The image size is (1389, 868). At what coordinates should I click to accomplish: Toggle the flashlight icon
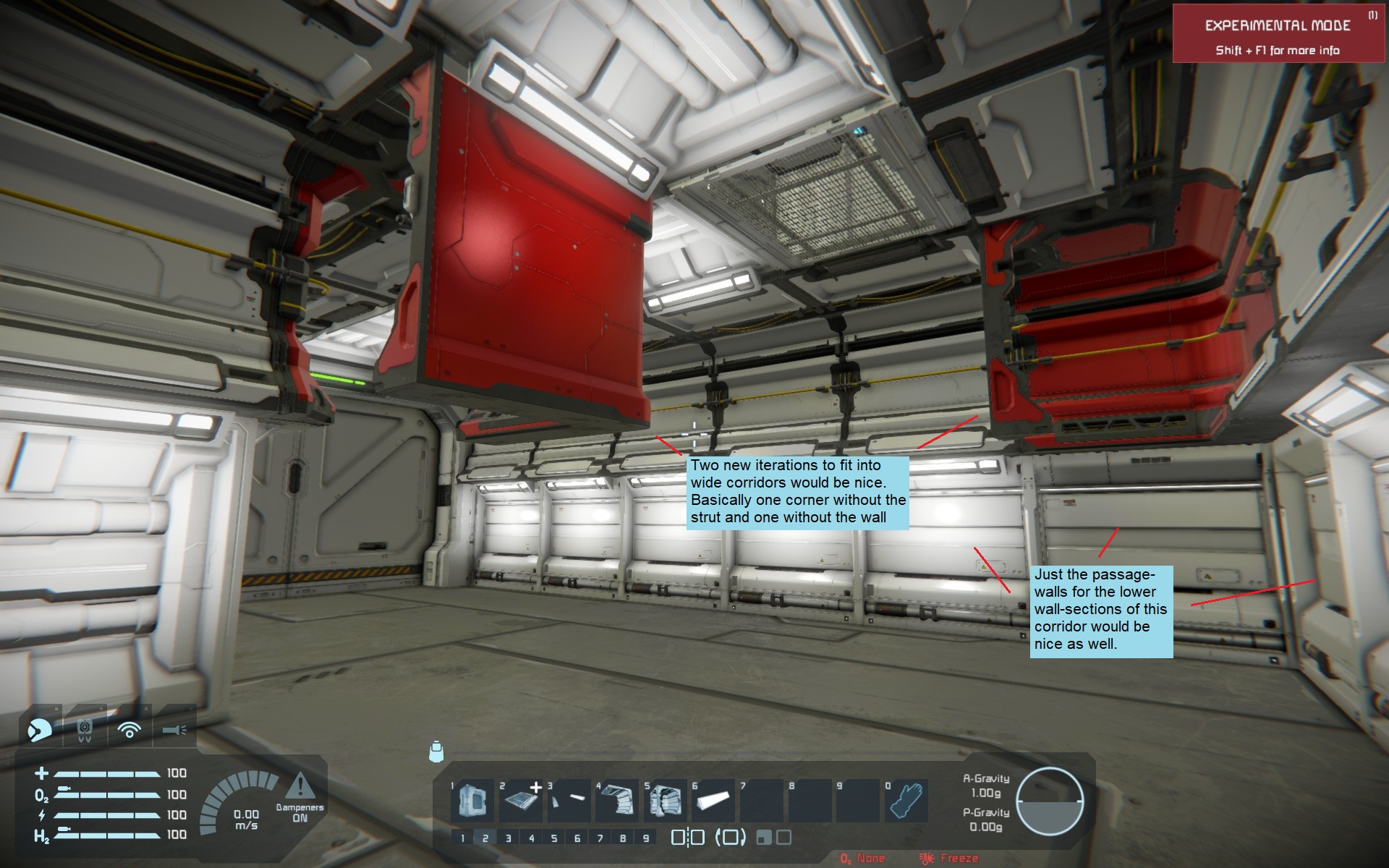coord(174,729)
